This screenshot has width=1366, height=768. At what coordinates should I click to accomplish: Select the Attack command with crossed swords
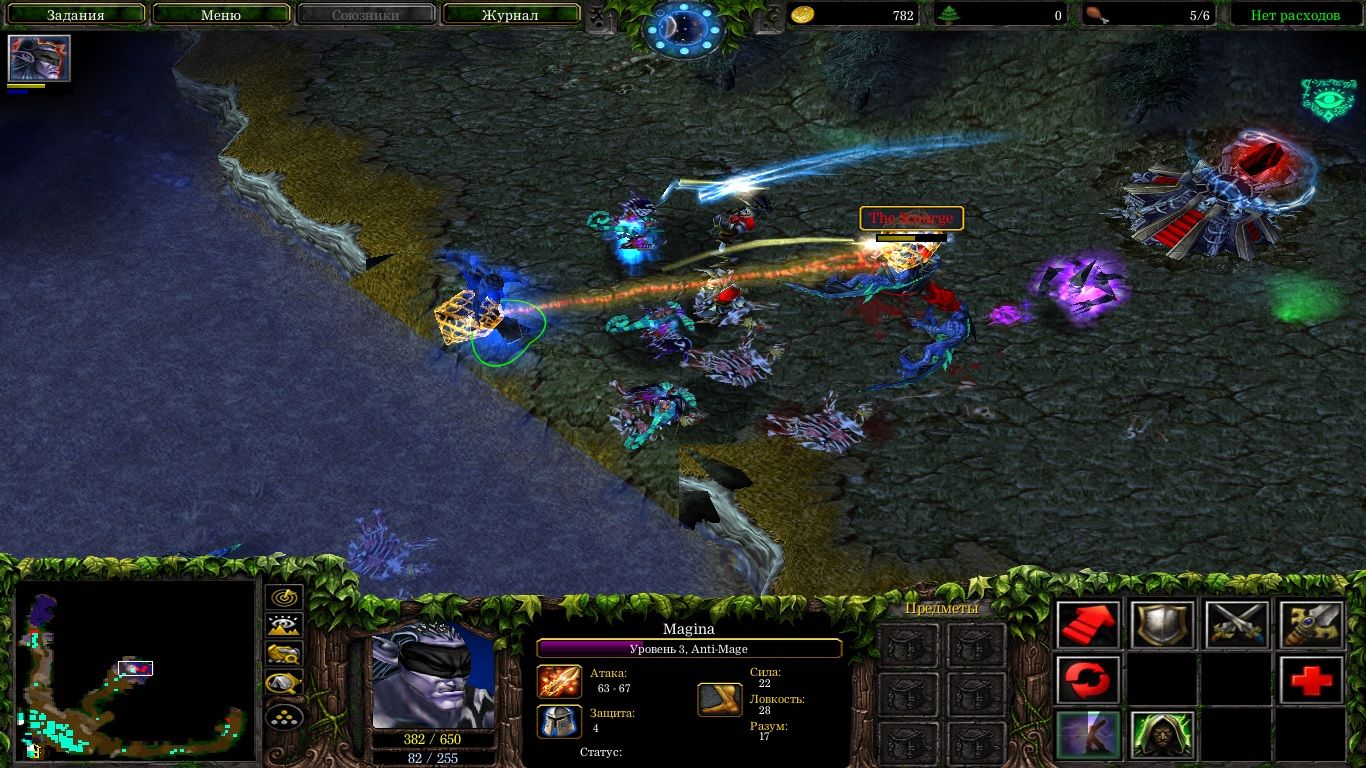(x=1236, y=623)
